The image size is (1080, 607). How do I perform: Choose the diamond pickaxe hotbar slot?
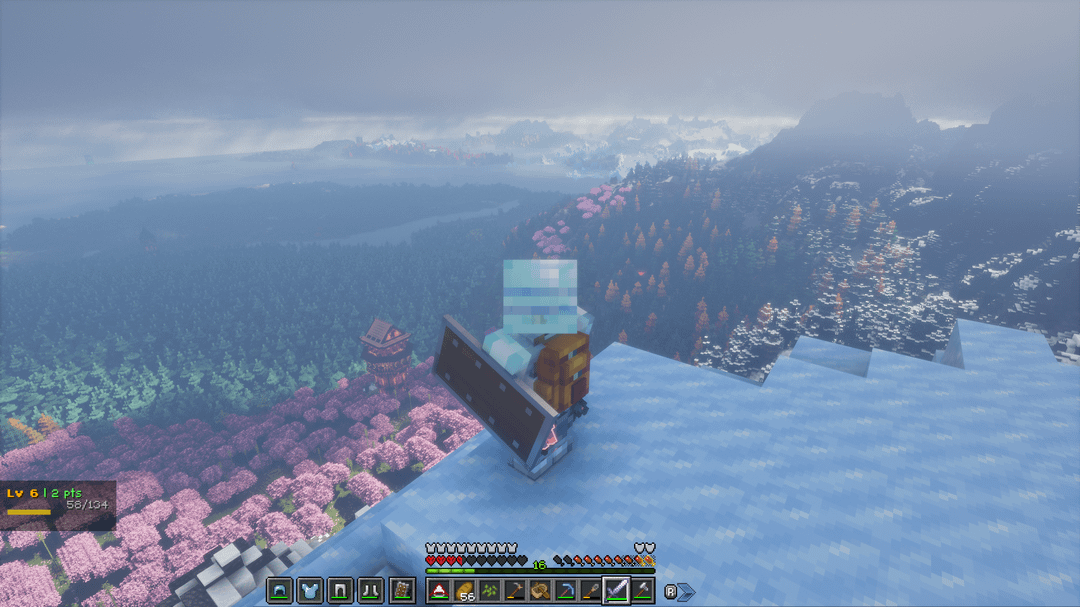pos(566,590)
